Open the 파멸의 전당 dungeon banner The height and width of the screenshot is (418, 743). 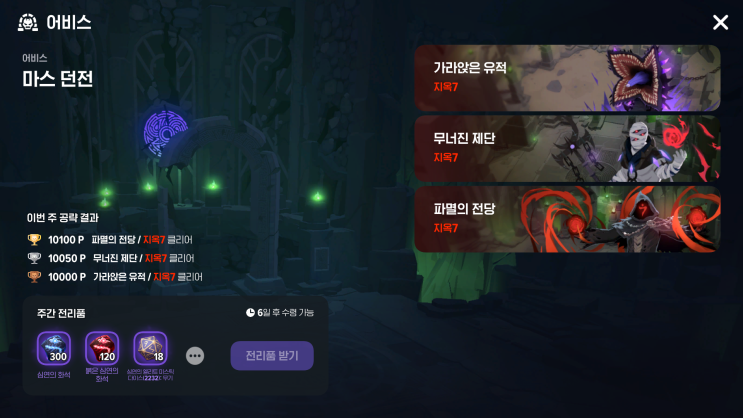[567, 218]
